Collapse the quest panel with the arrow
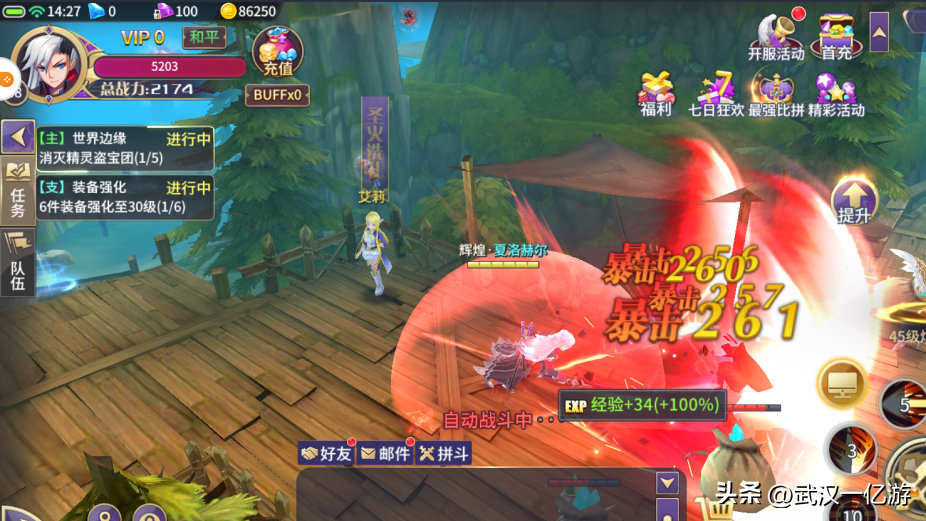The image size is (926, 521). coord(17,136)
